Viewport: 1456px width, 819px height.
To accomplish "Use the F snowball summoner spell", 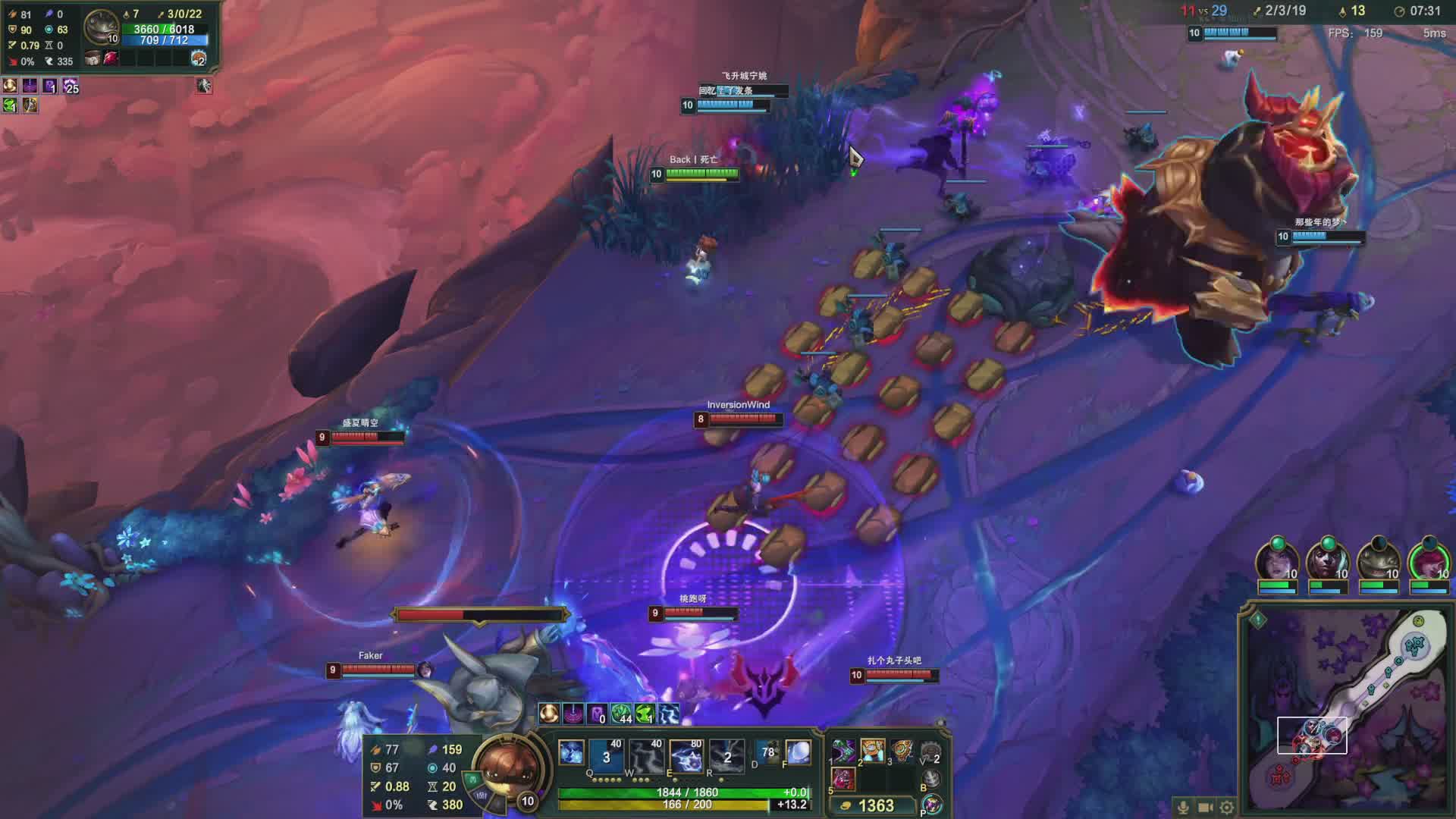I will [798, 752].
